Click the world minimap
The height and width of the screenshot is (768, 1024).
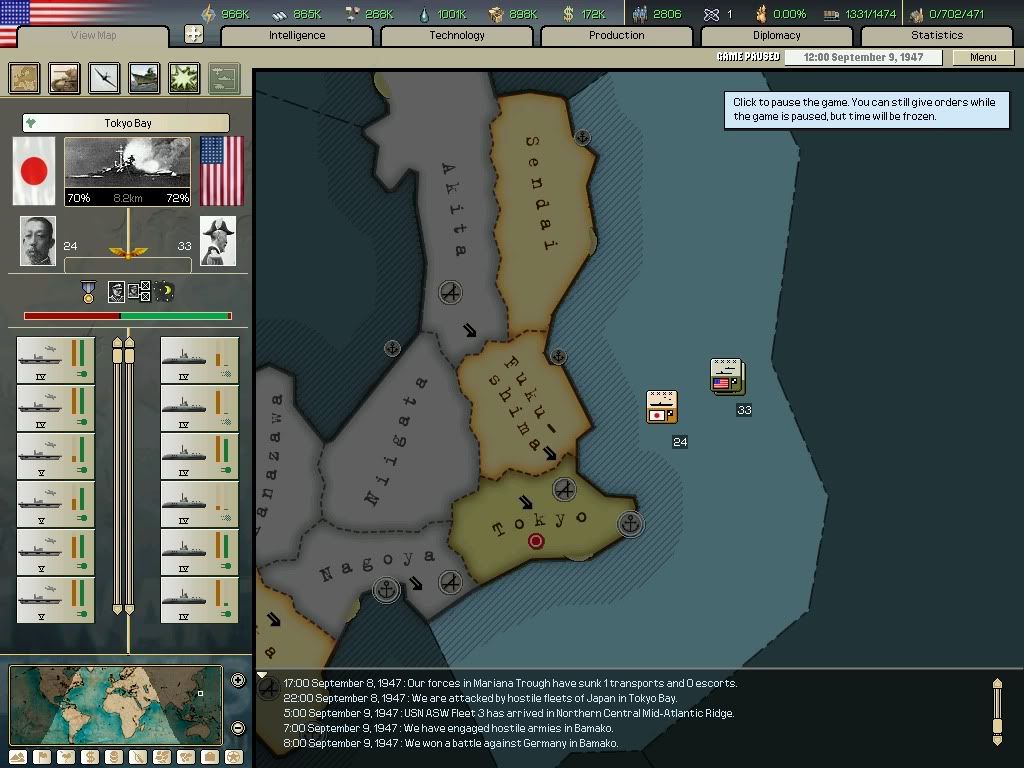point(115,704)
